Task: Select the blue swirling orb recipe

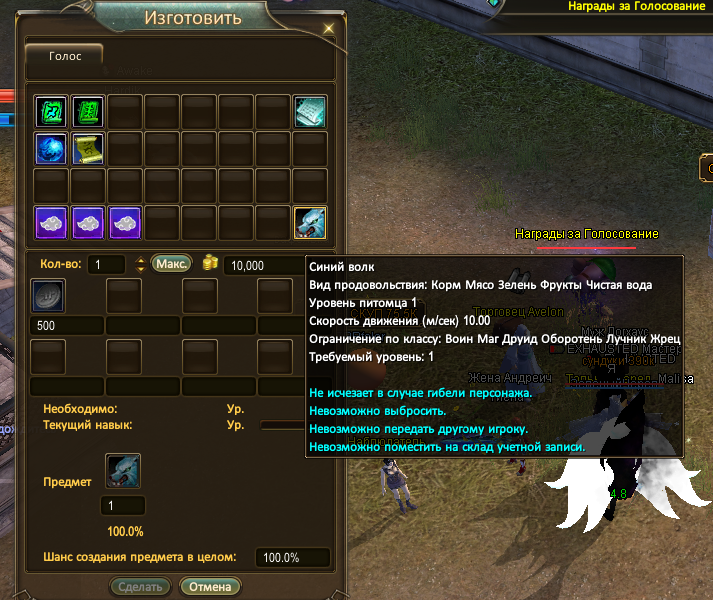Action: (x=50, y=148)
